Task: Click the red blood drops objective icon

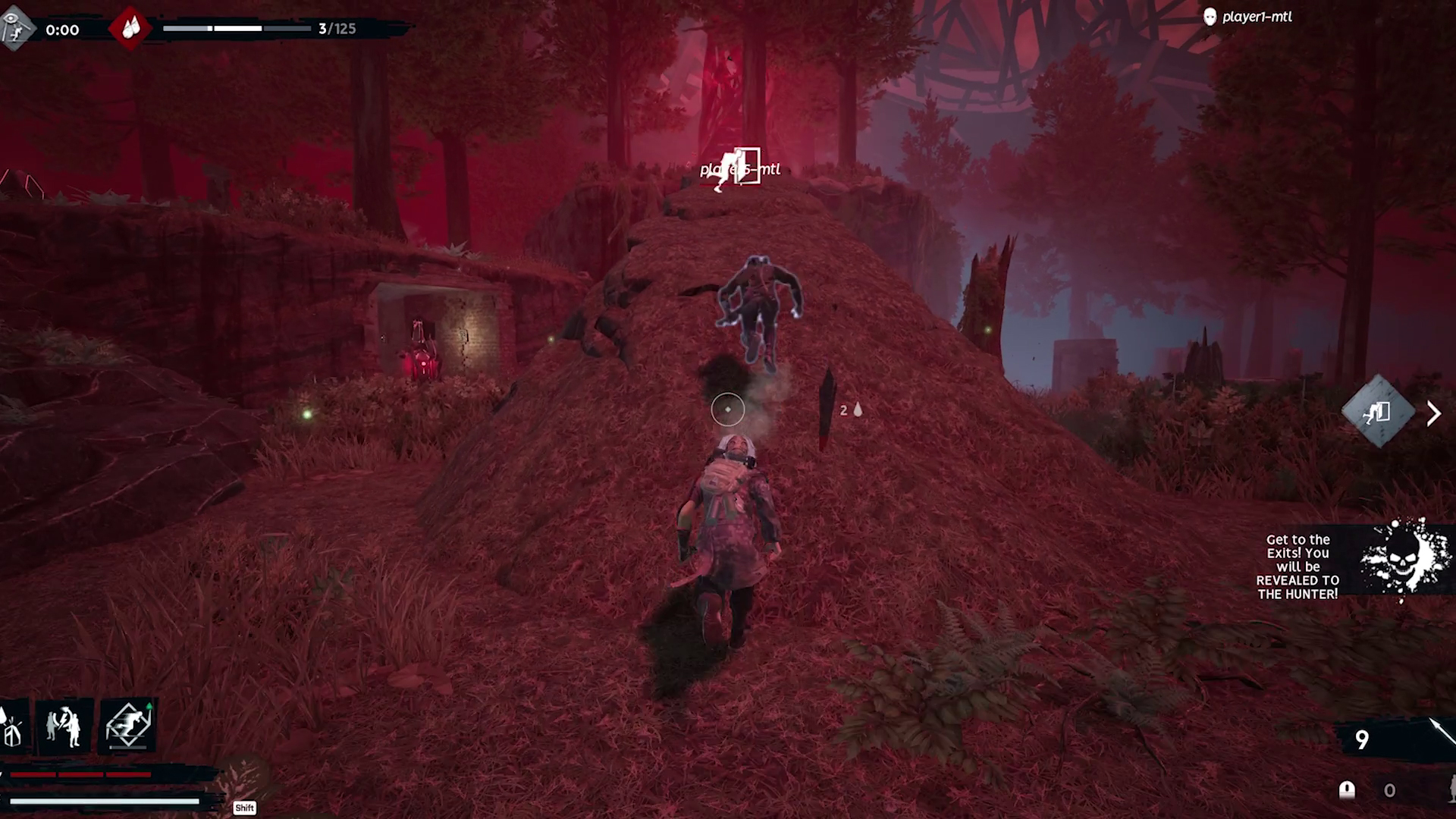Action: (x=130, y=30)
